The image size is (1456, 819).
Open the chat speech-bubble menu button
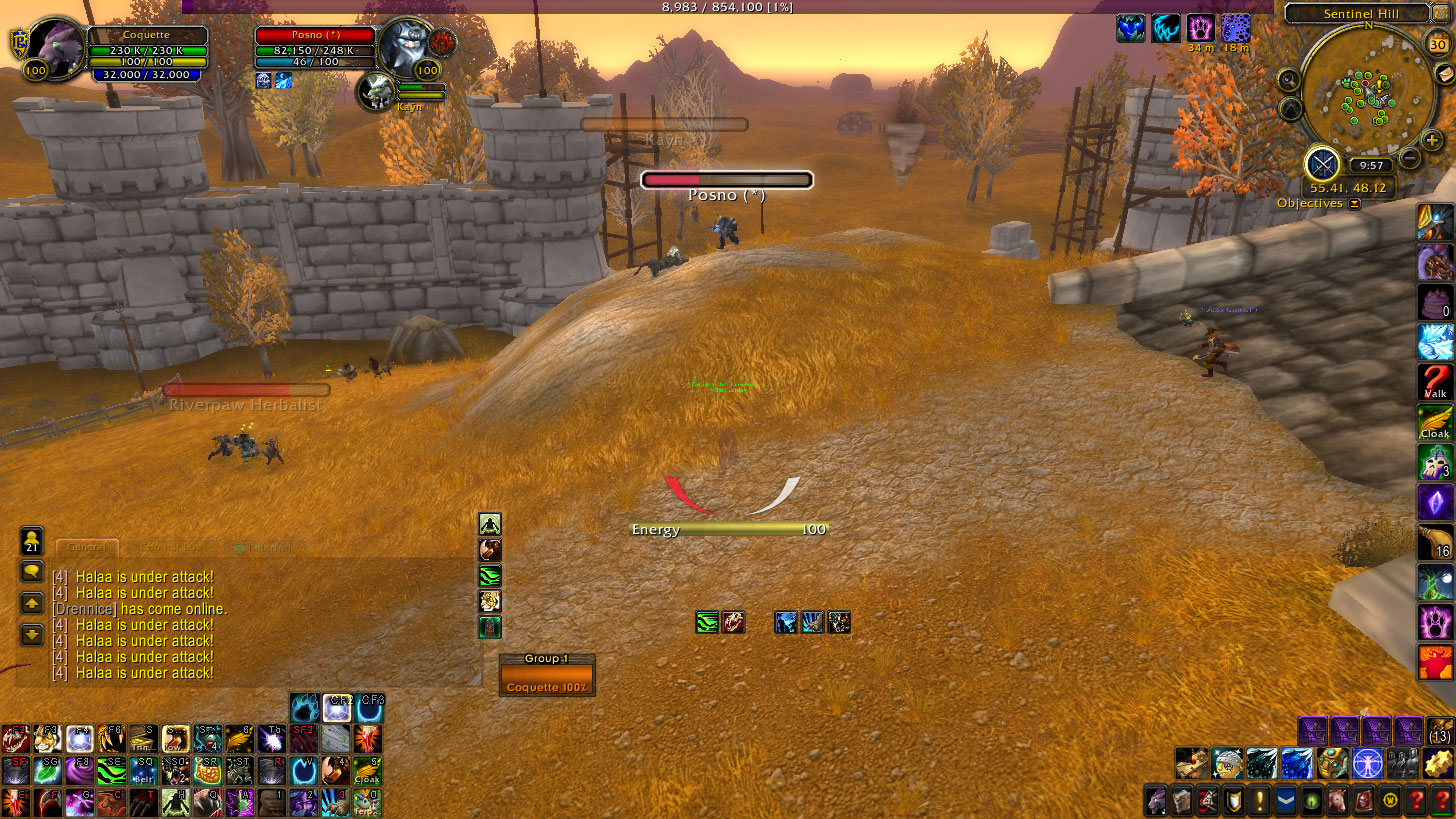(x=32, y=572)
